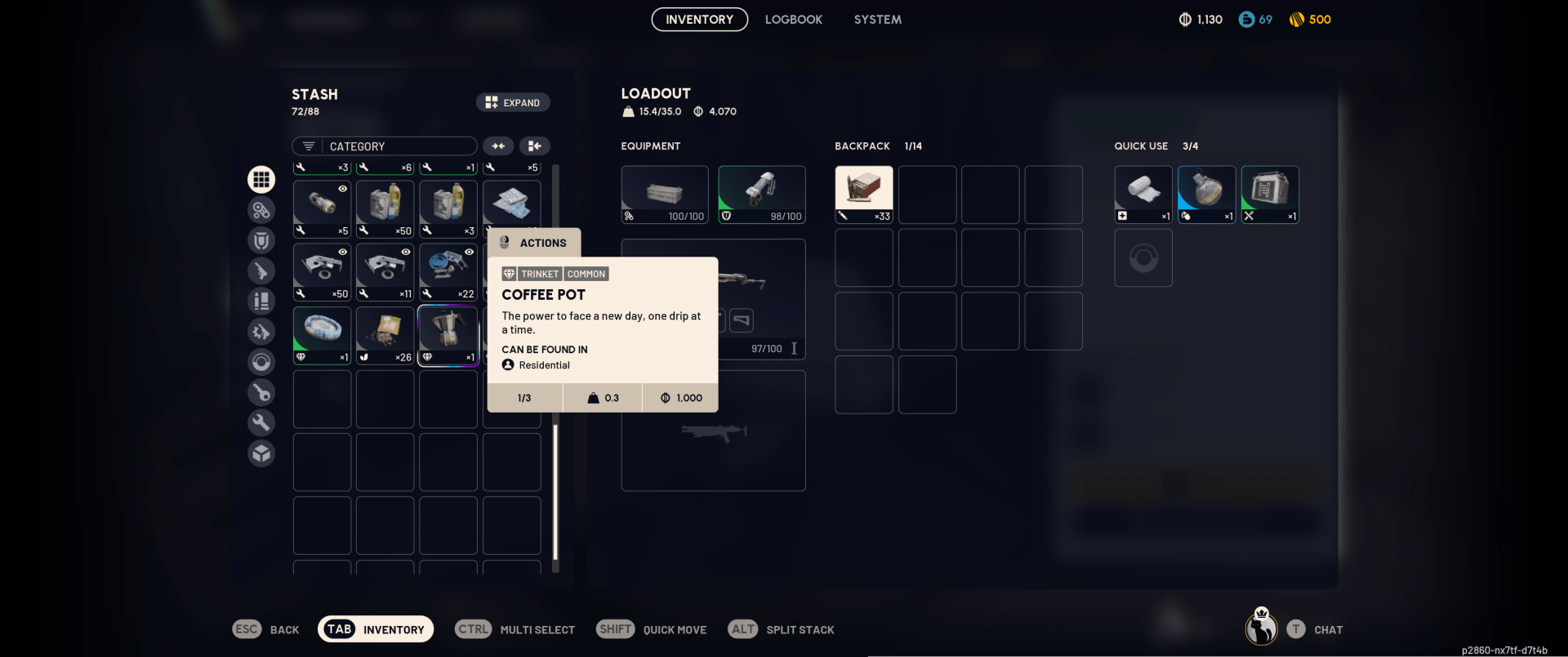Select the bandage in Quick Use slots
This screenshot has width=1568, height=657.
click(x=1143, y=194)
